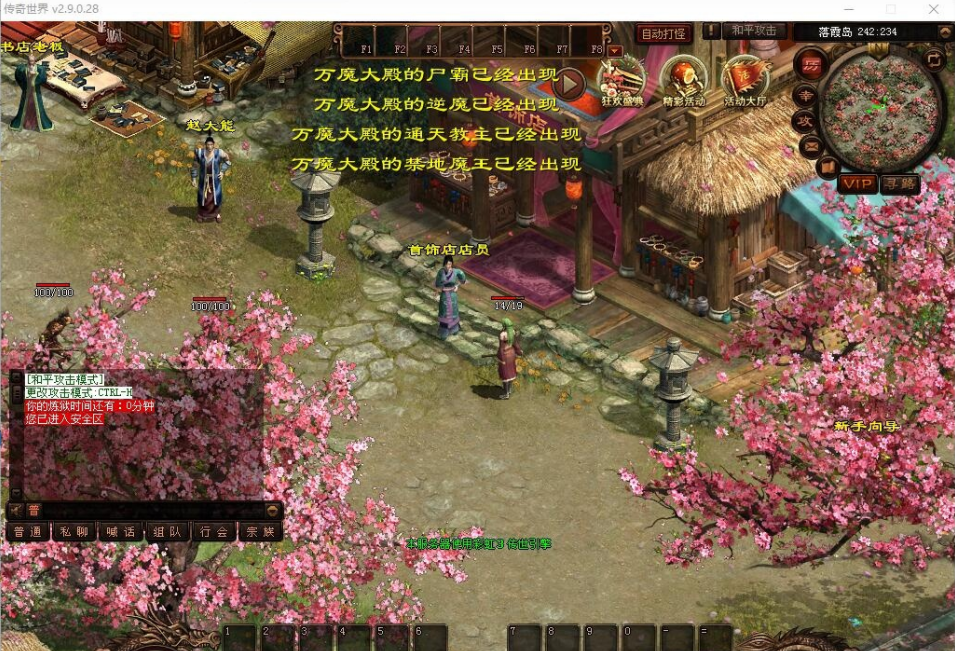Open the 狂欢盛典 carnival event icon
The image size is (955, 651).
pyautogui.click(x=622, y=80)
